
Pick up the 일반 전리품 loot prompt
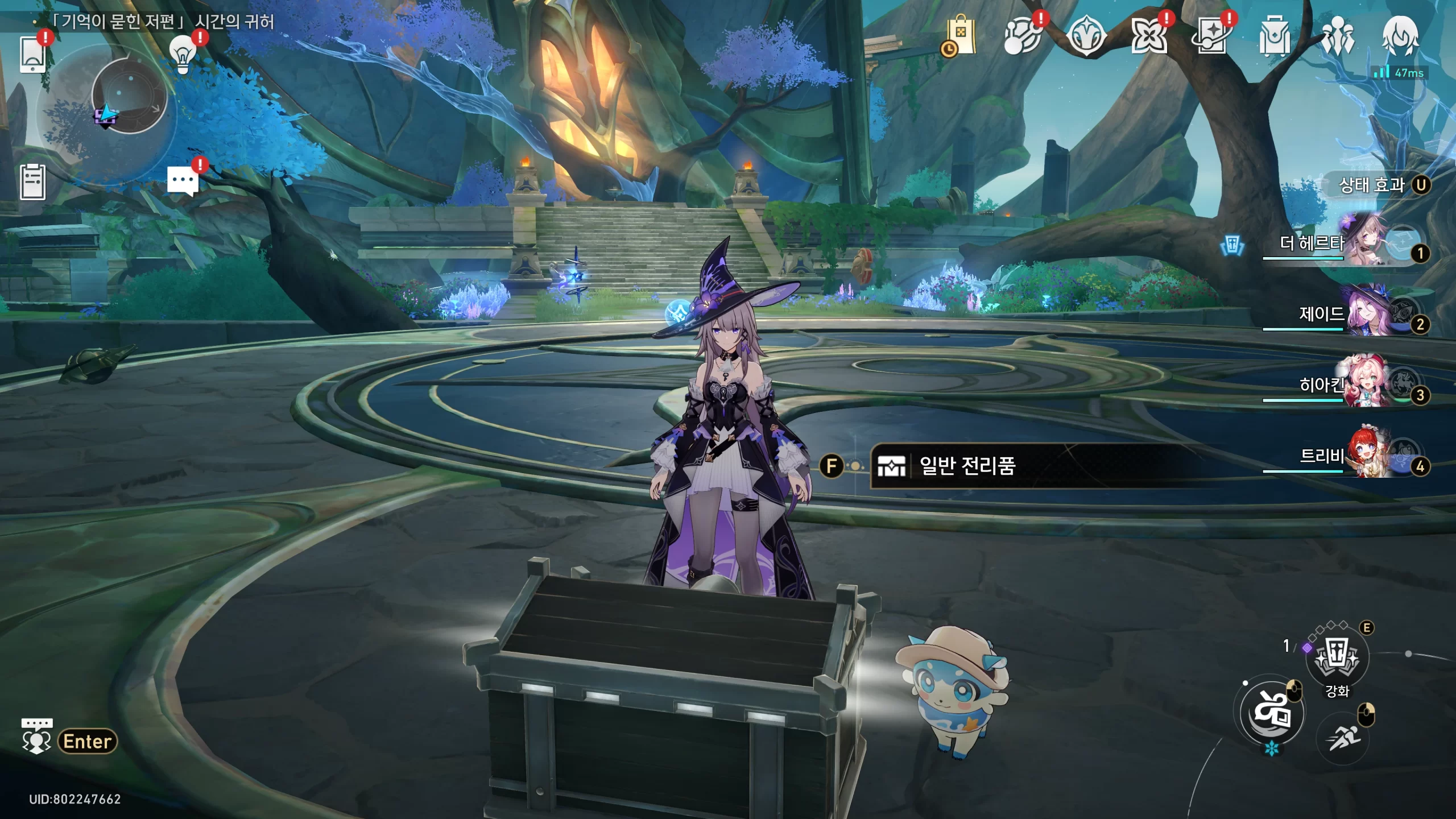967,466
